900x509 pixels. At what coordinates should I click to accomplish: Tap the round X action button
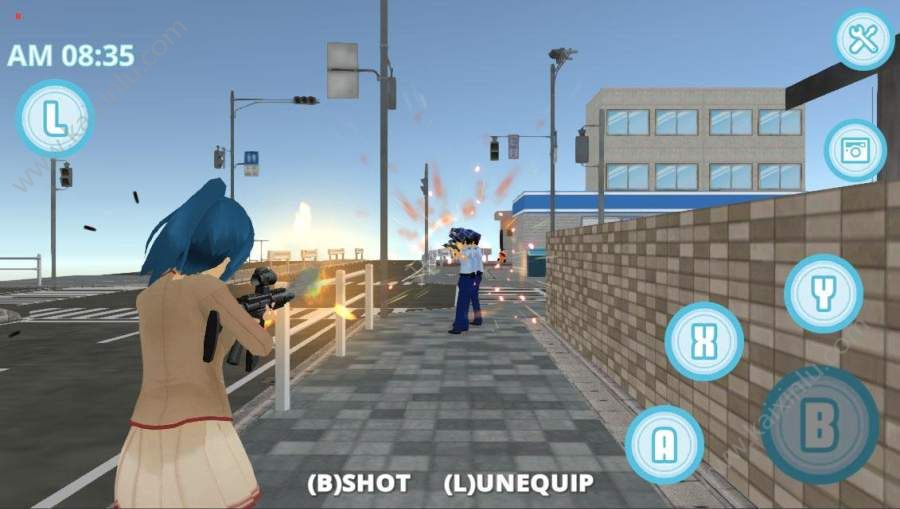[x=704, y=341]
